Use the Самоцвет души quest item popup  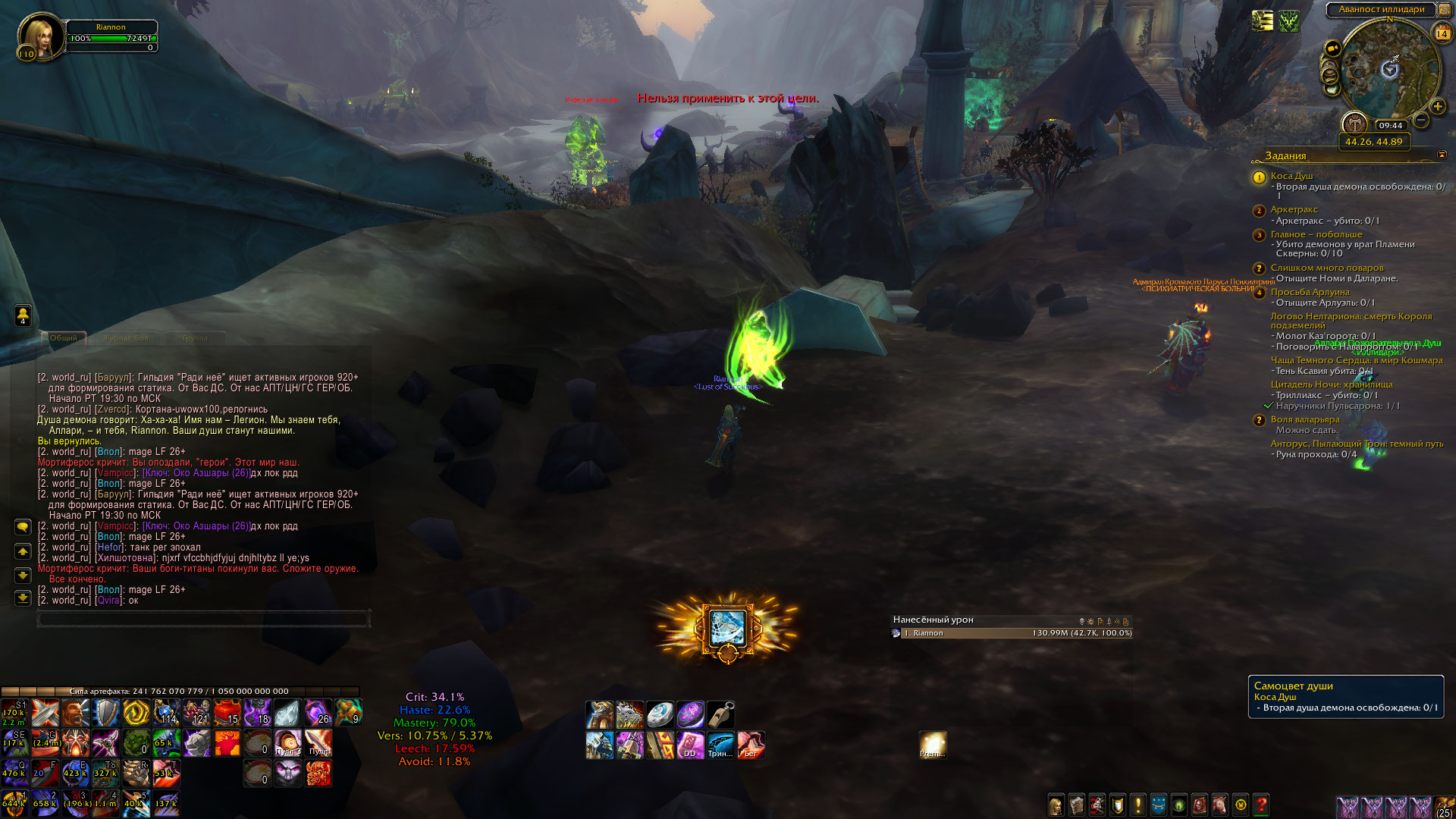tap(1345, 696)
